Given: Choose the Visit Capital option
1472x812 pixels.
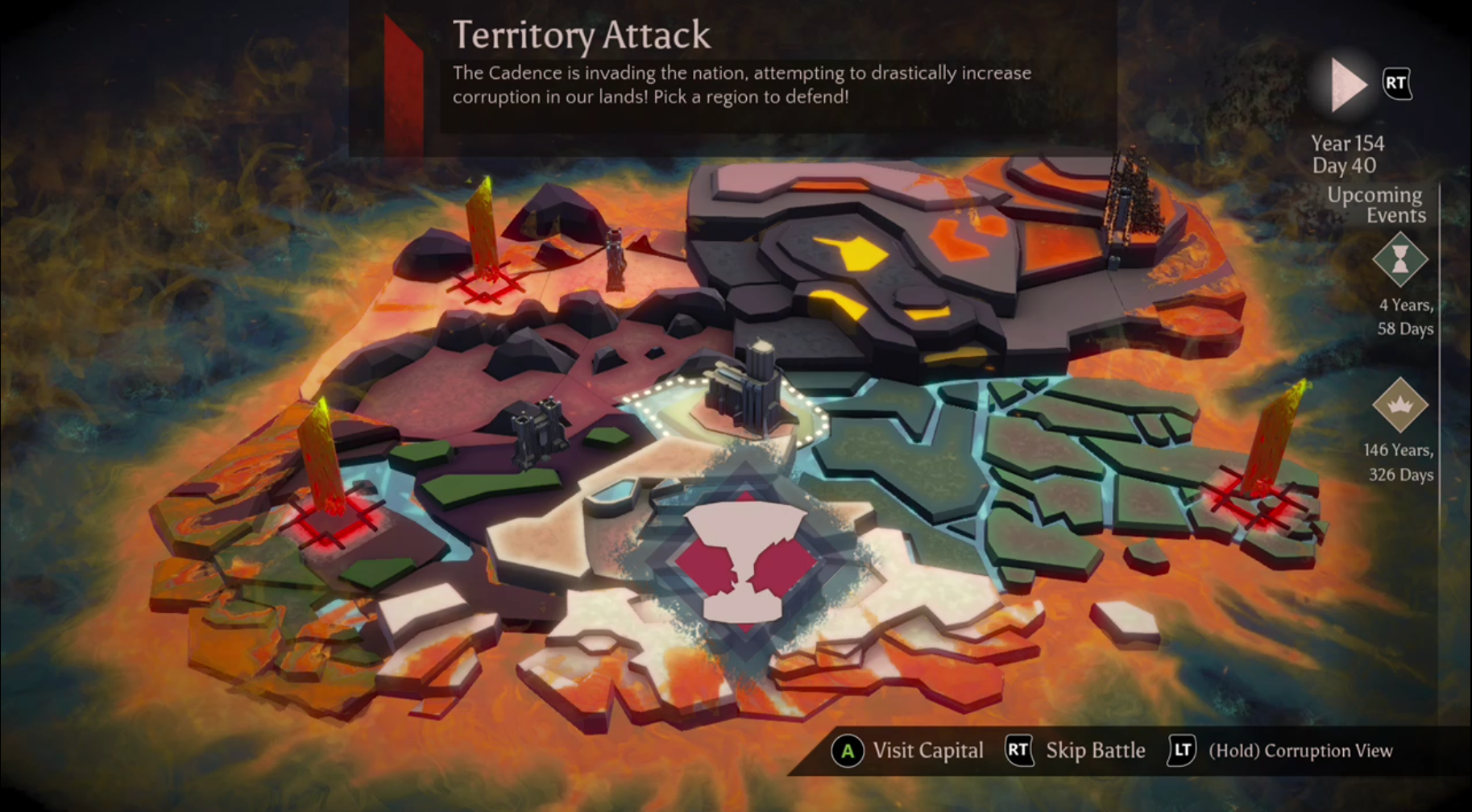Looking at the screenshot, I should tap(909, 751).
